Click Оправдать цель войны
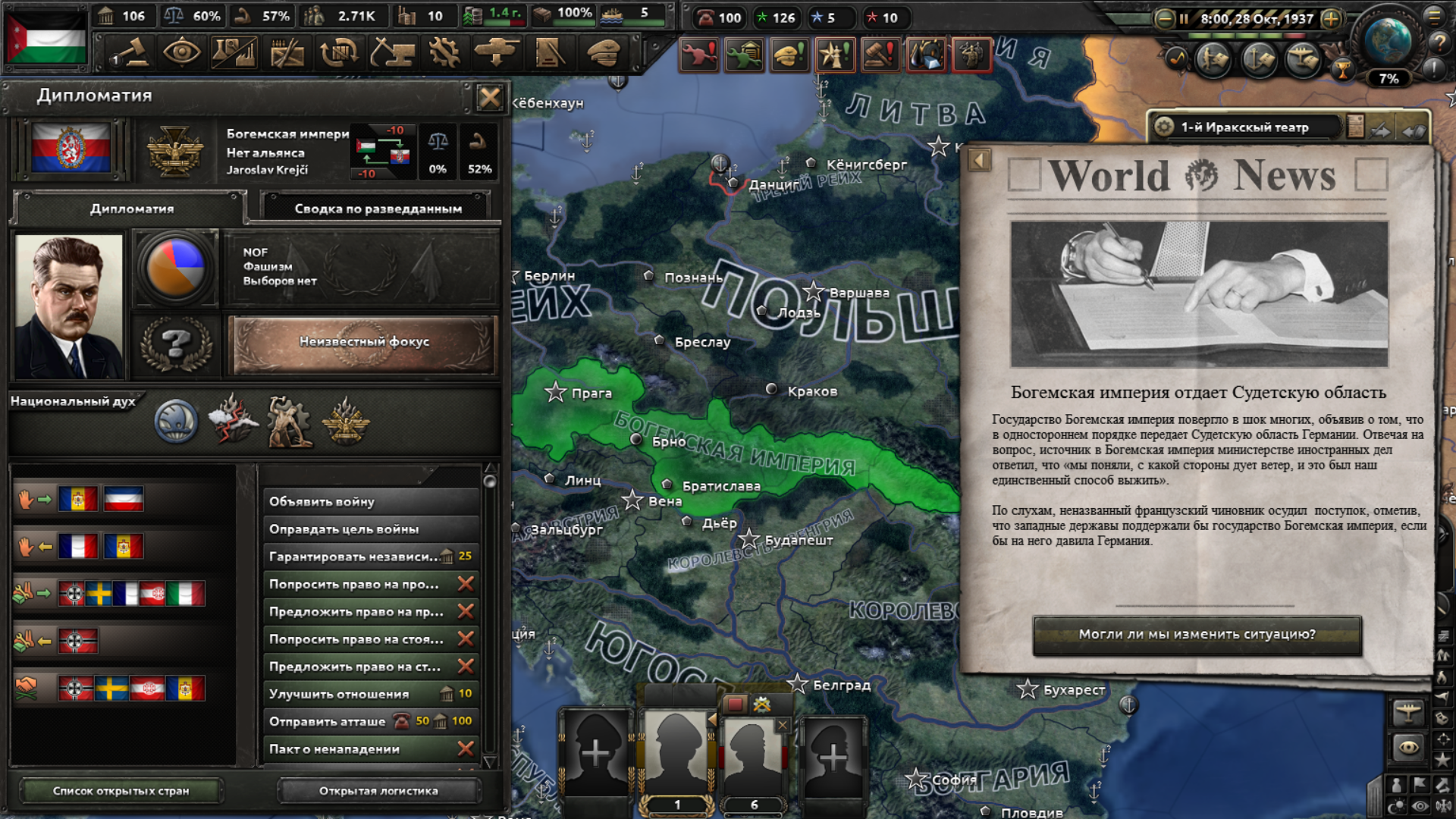The image size is (1456, 819). coord(371,529)
